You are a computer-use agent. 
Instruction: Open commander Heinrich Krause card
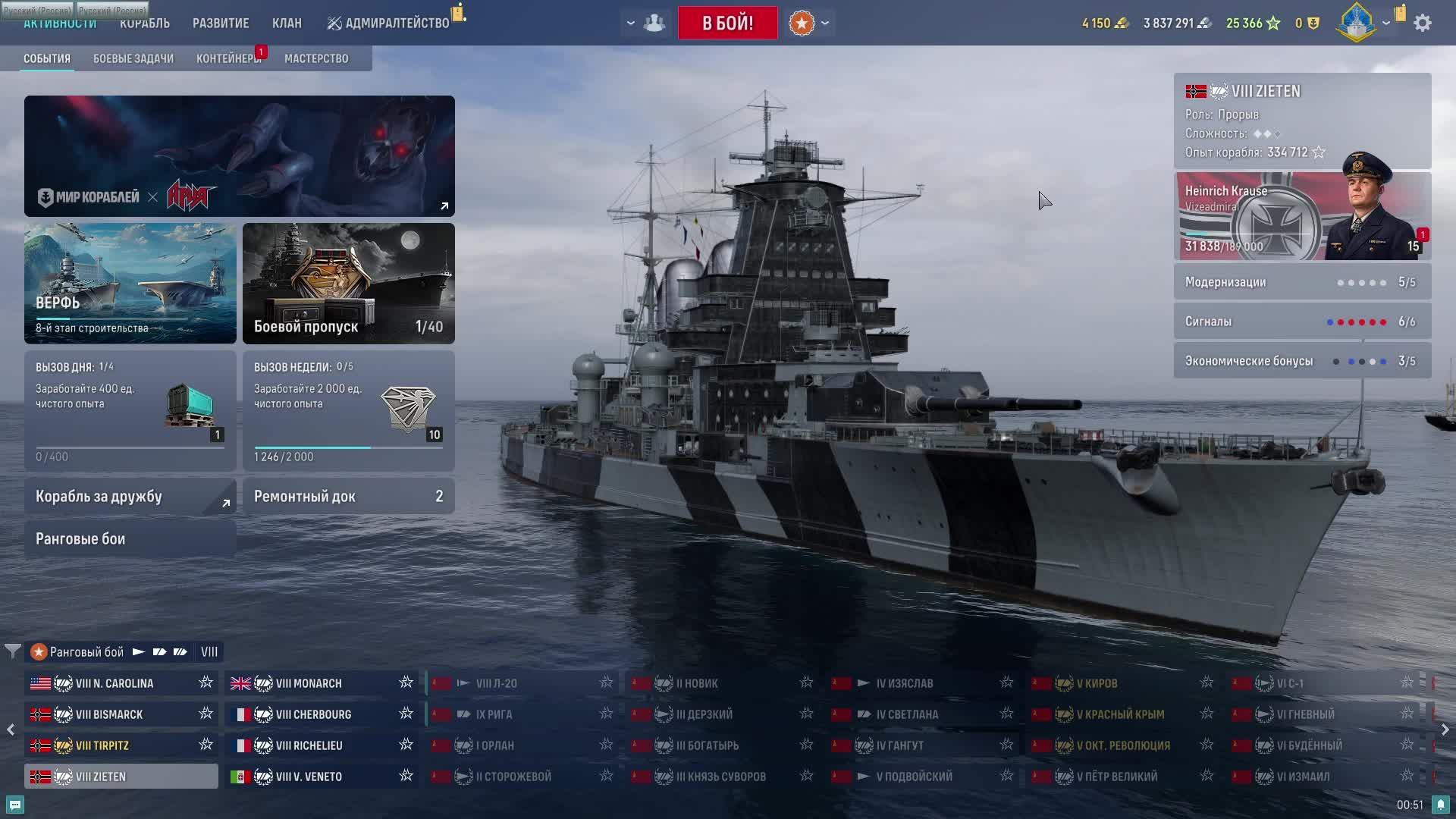point(1302,216)
